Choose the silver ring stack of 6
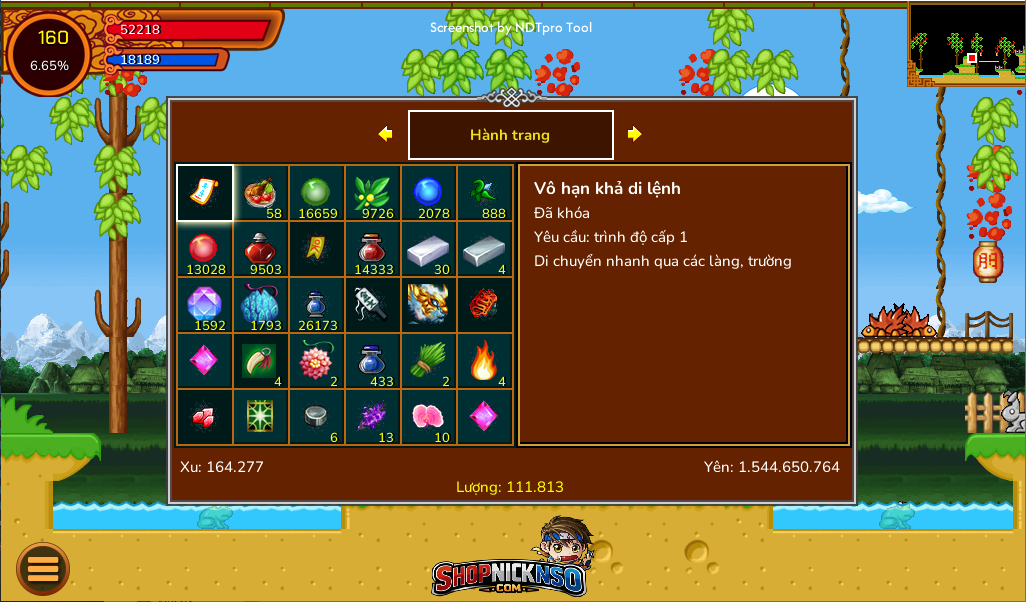The height and width of the screenshot is (602, 1026). click(317, 417)
